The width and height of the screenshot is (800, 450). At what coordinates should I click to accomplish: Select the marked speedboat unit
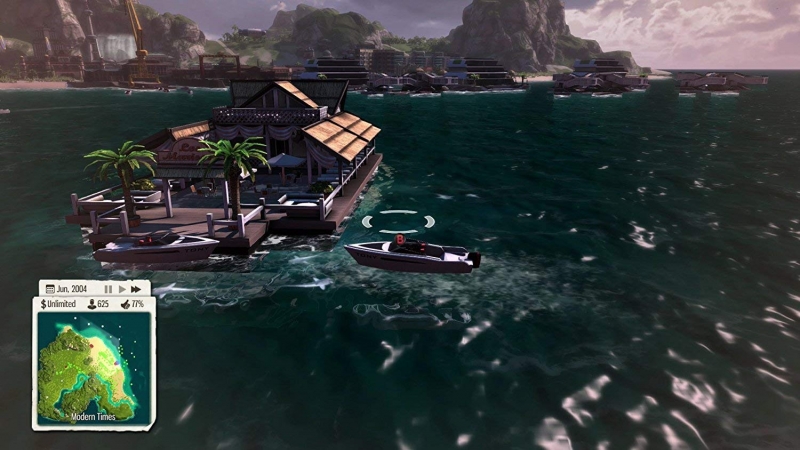pos(410,252)
